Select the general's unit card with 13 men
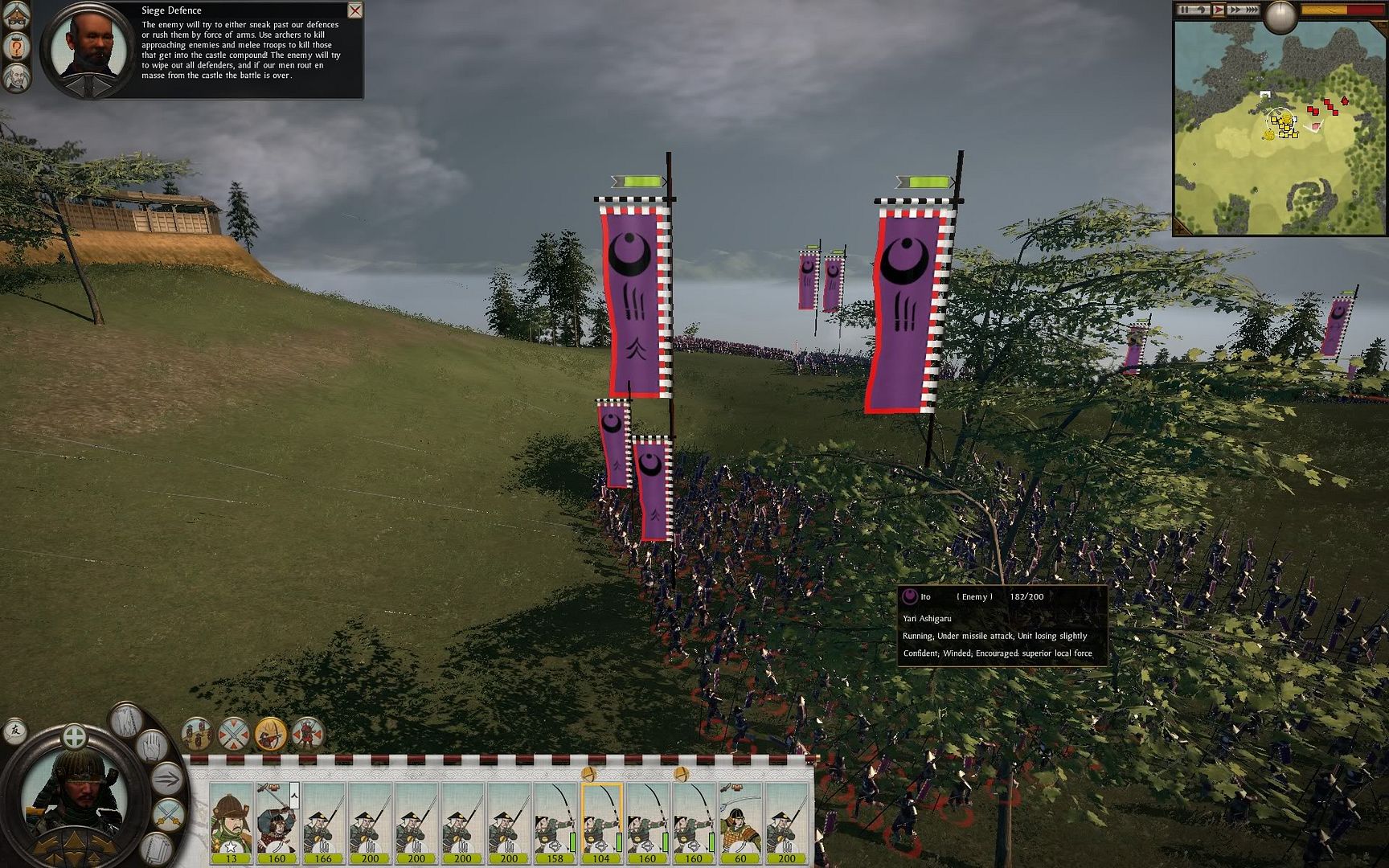The width and height of the screenshot is (1389, 868). coord(231,821)
